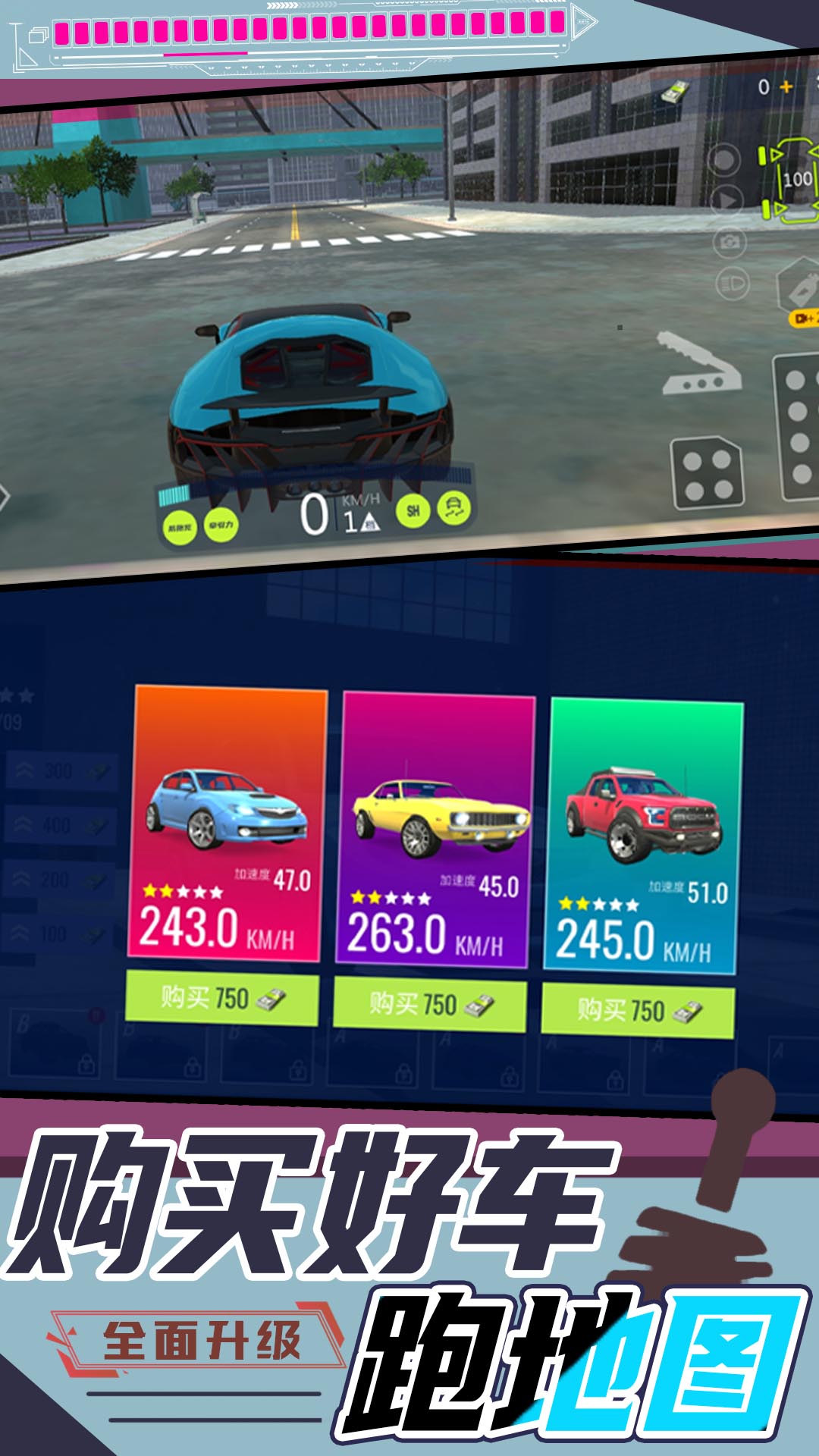
Task: Toggle the drift assist car icon
Action: 453,509
